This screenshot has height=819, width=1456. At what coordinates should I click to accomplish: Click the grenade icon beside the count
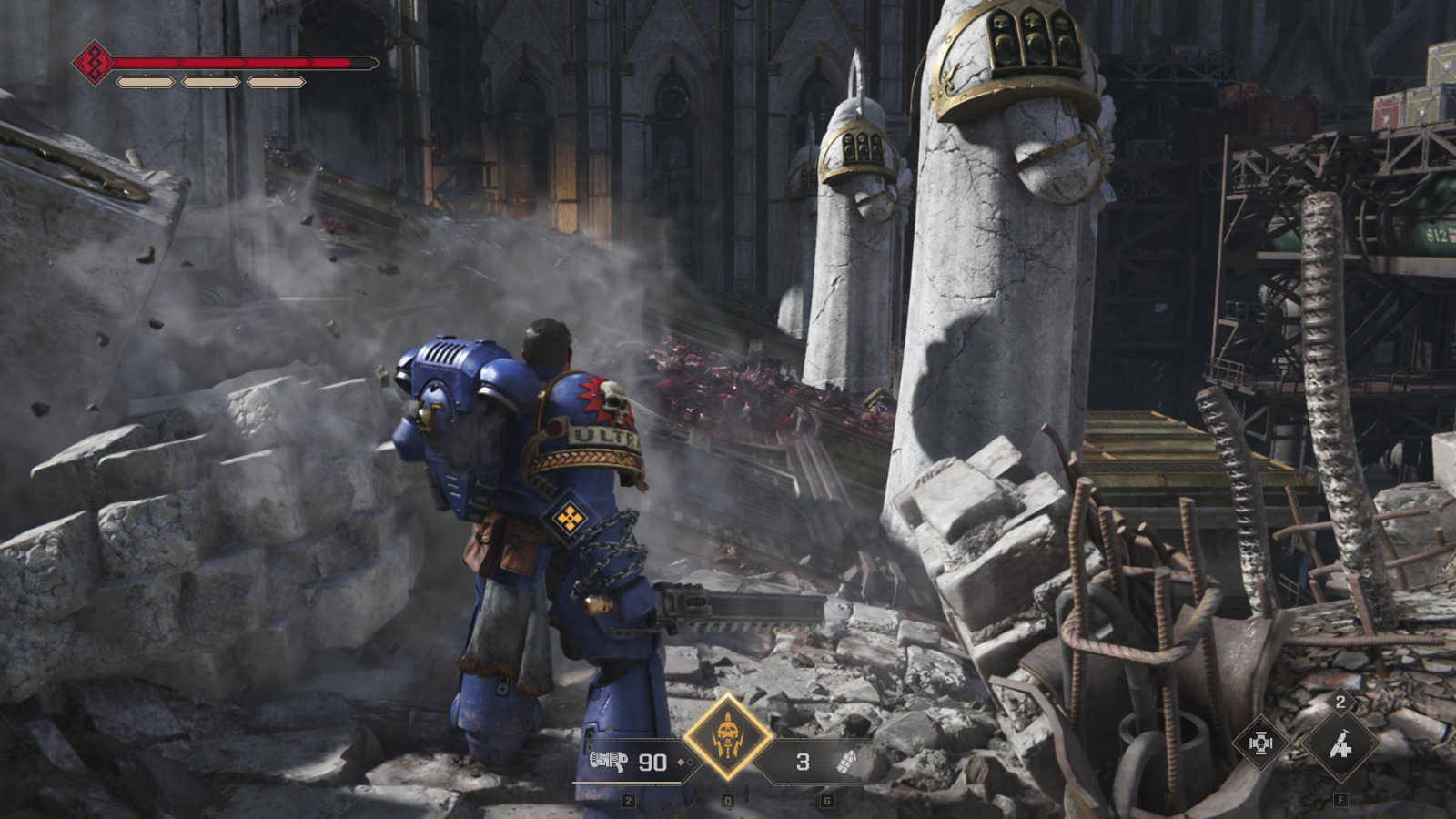point(846,763)
